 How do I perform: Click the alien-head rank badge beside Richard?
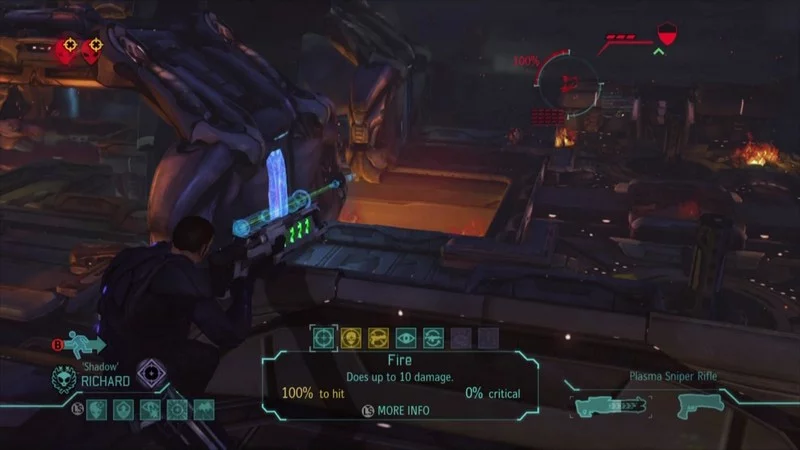point(65,378)
